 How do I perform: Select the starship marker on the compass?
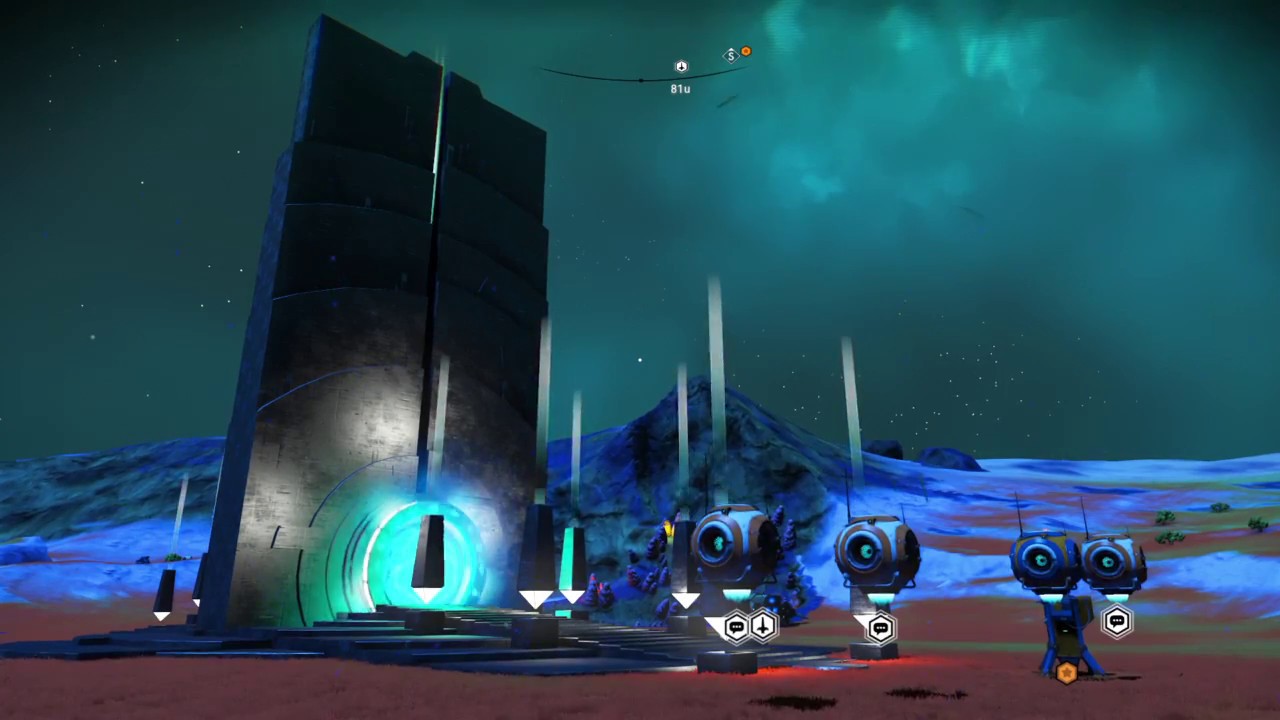pos(681,67)
